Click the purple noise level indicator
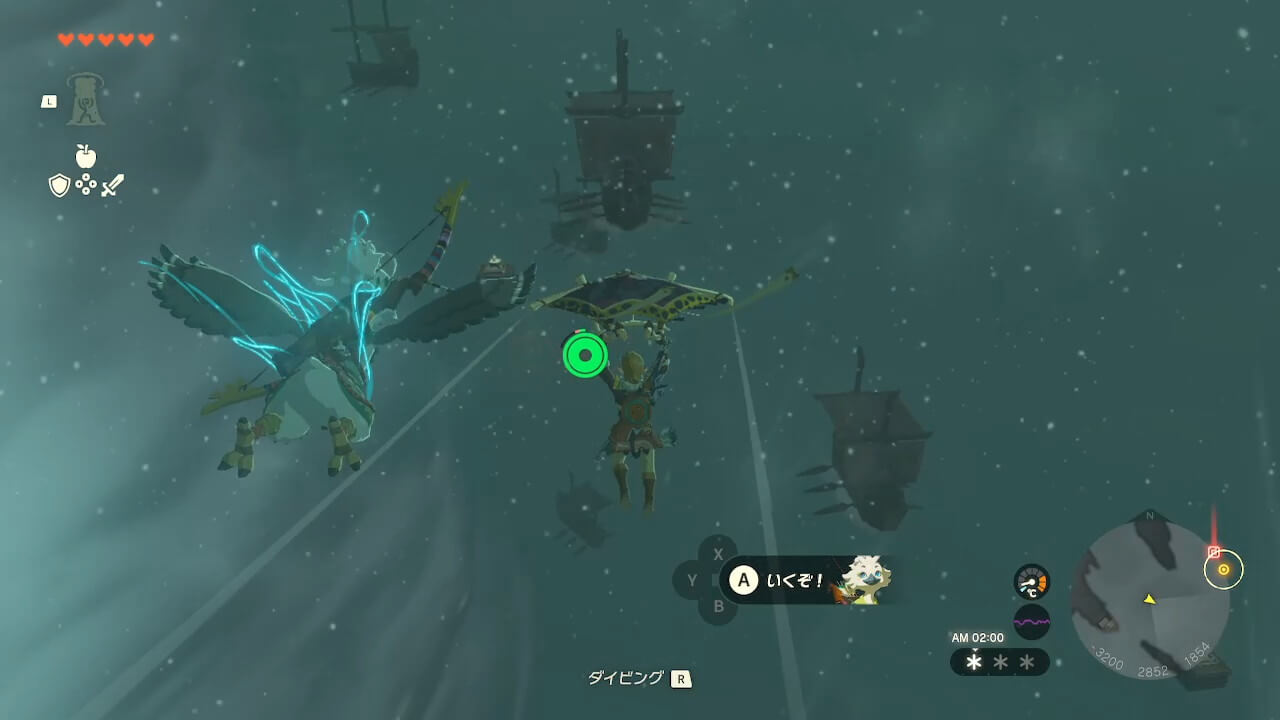Image resolution: width=1280 pixels, height=720 pixels. pyautogui.click(x=1031, y=622)
